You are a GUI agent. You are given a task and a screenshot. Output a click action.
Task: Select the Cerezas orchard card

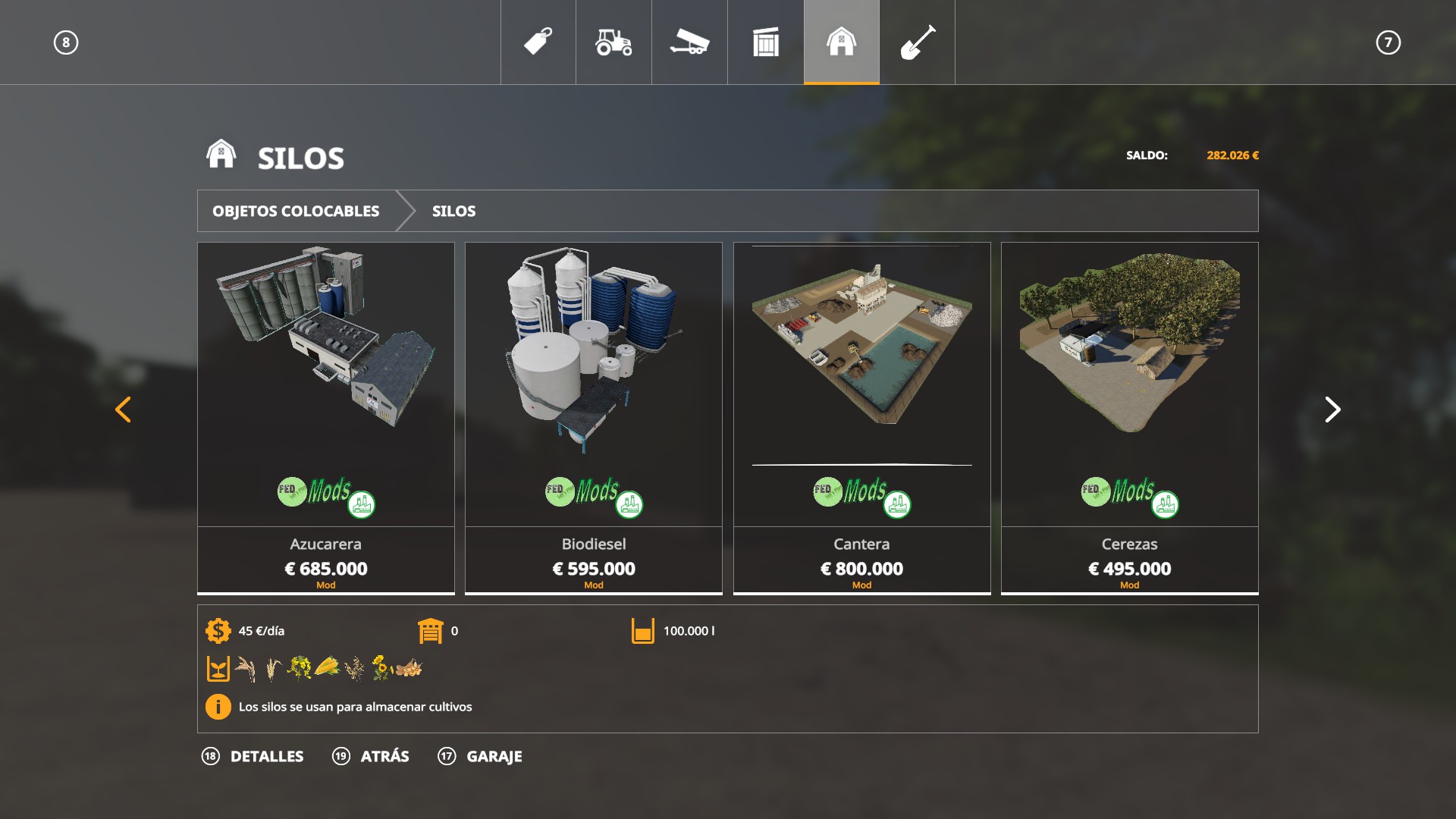tap(1129, 417)
